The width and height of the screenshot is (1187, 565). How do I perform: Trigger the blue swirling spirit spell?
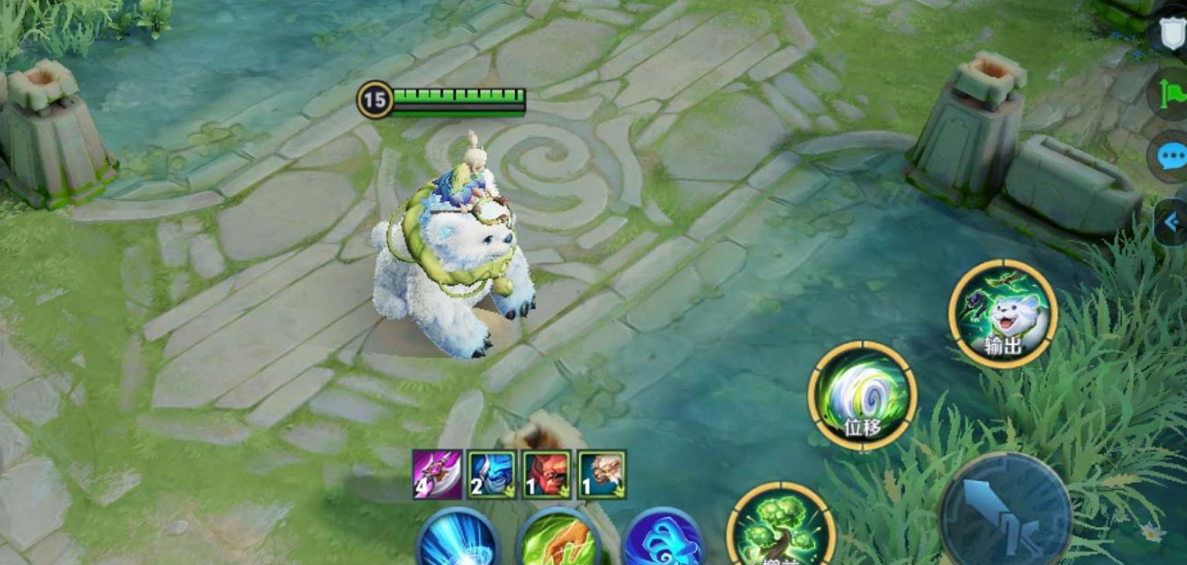tap(662, 543)
